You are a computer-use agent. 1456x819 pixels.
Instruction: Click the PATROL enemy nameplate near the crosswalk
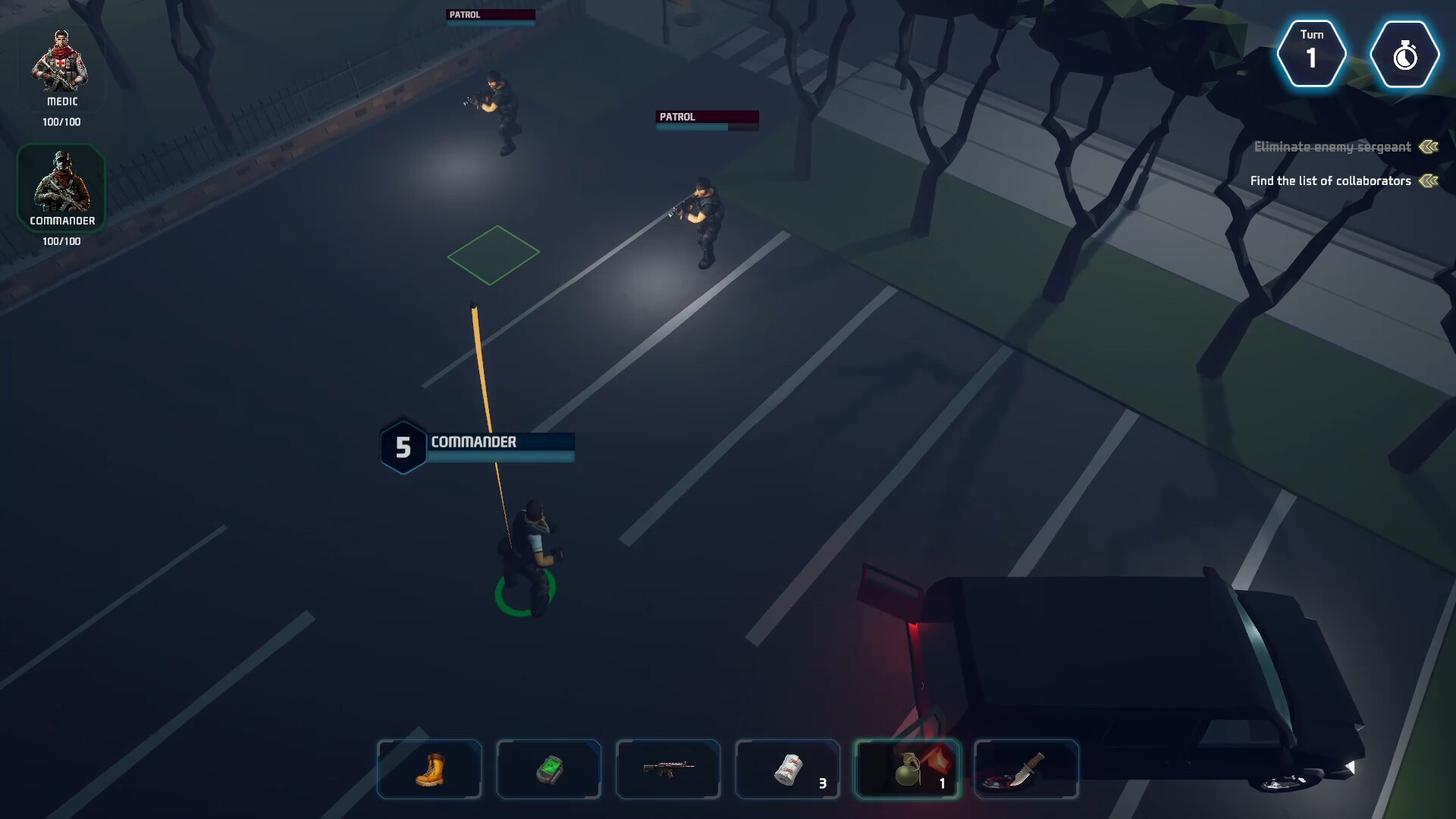coord(706,118)
